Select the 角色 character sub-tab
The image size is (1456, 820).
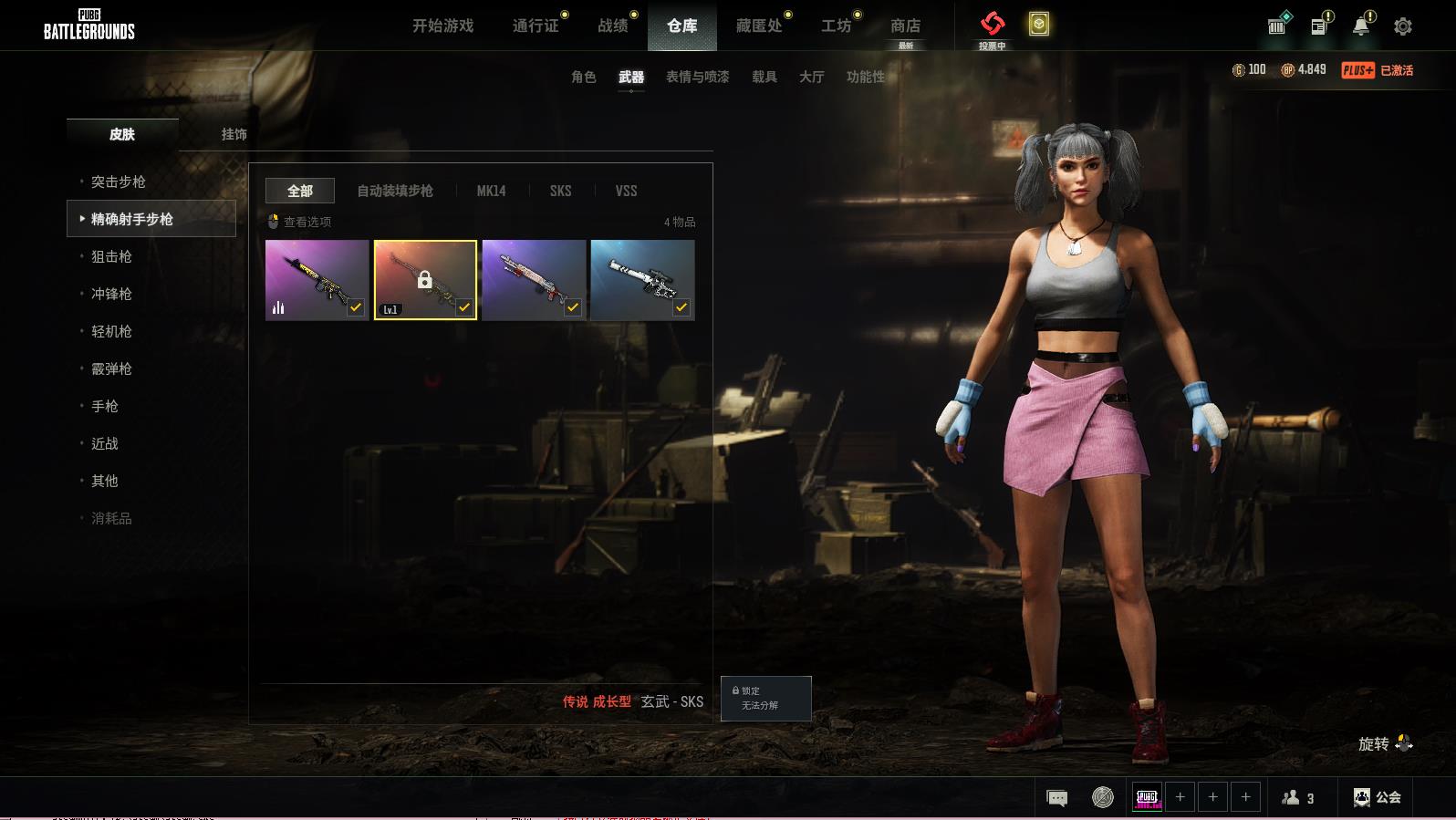coord(583,77)
